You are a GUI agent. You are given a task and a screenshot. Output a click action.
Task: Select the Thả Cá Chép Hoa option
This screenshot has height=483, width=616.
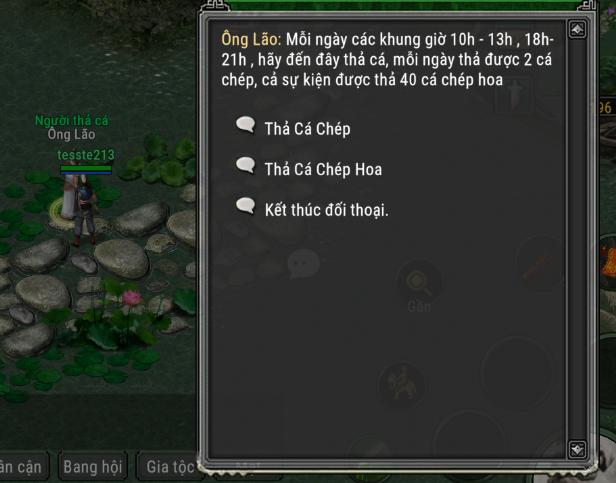pos(322,169)
